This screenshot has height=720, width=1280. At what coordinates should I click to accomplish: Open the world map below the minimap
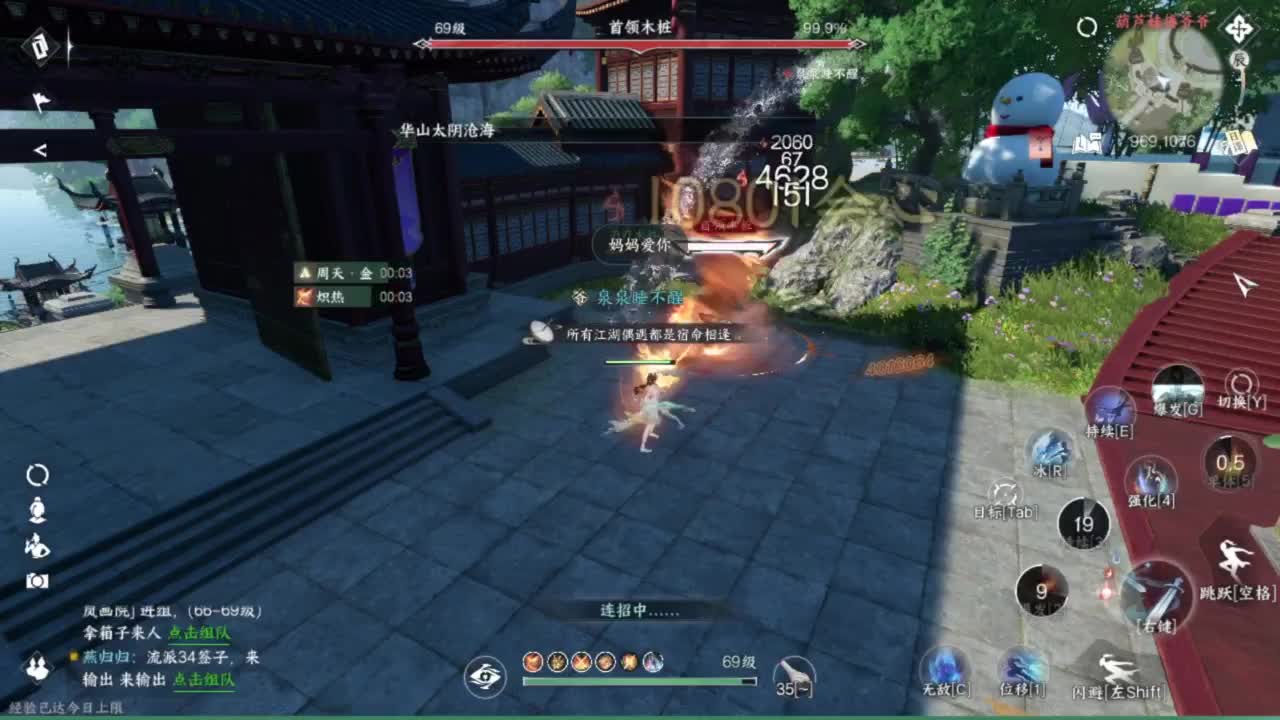(1086, 145)
